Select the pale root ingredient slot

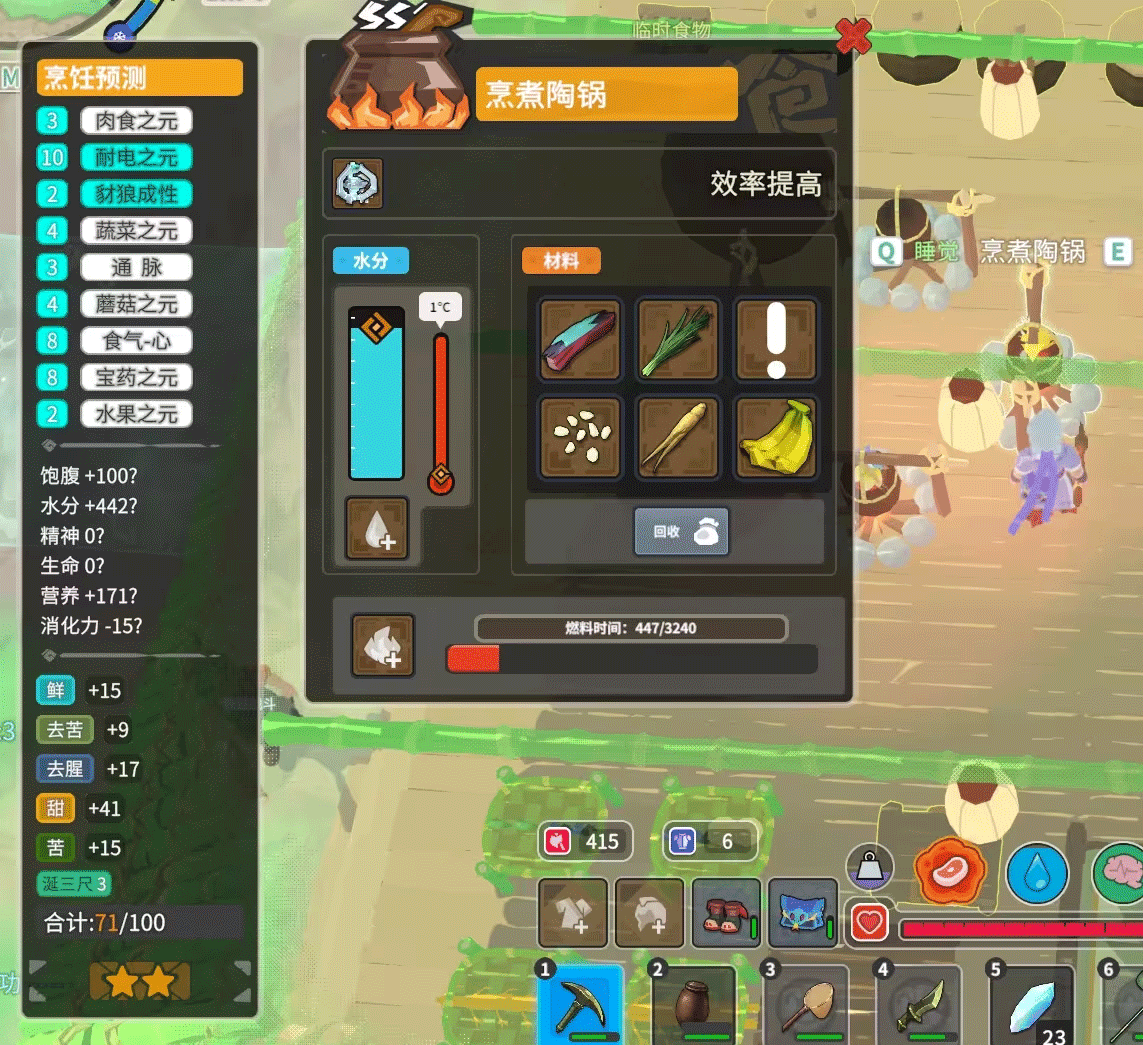[679, 437]
